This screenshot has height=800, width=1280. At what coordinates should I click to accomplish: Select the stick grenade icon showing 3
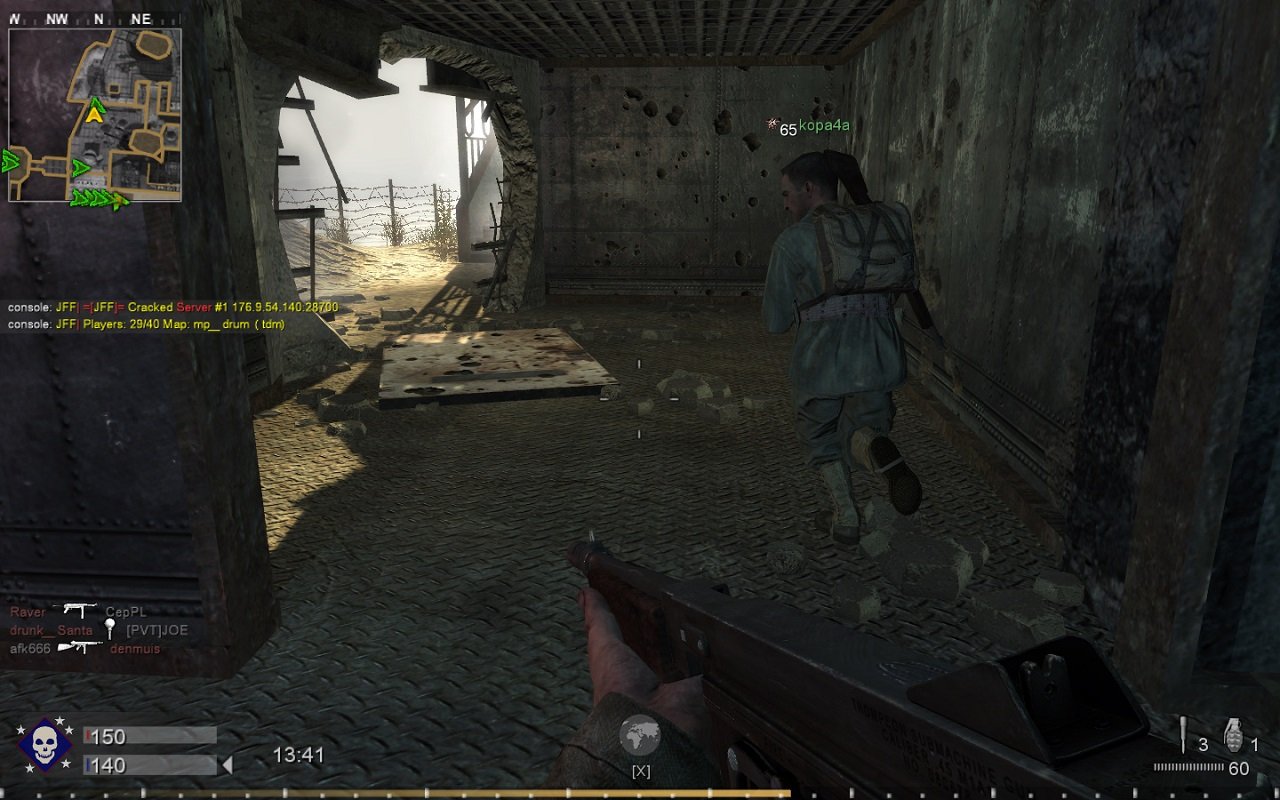[1185, 733]
